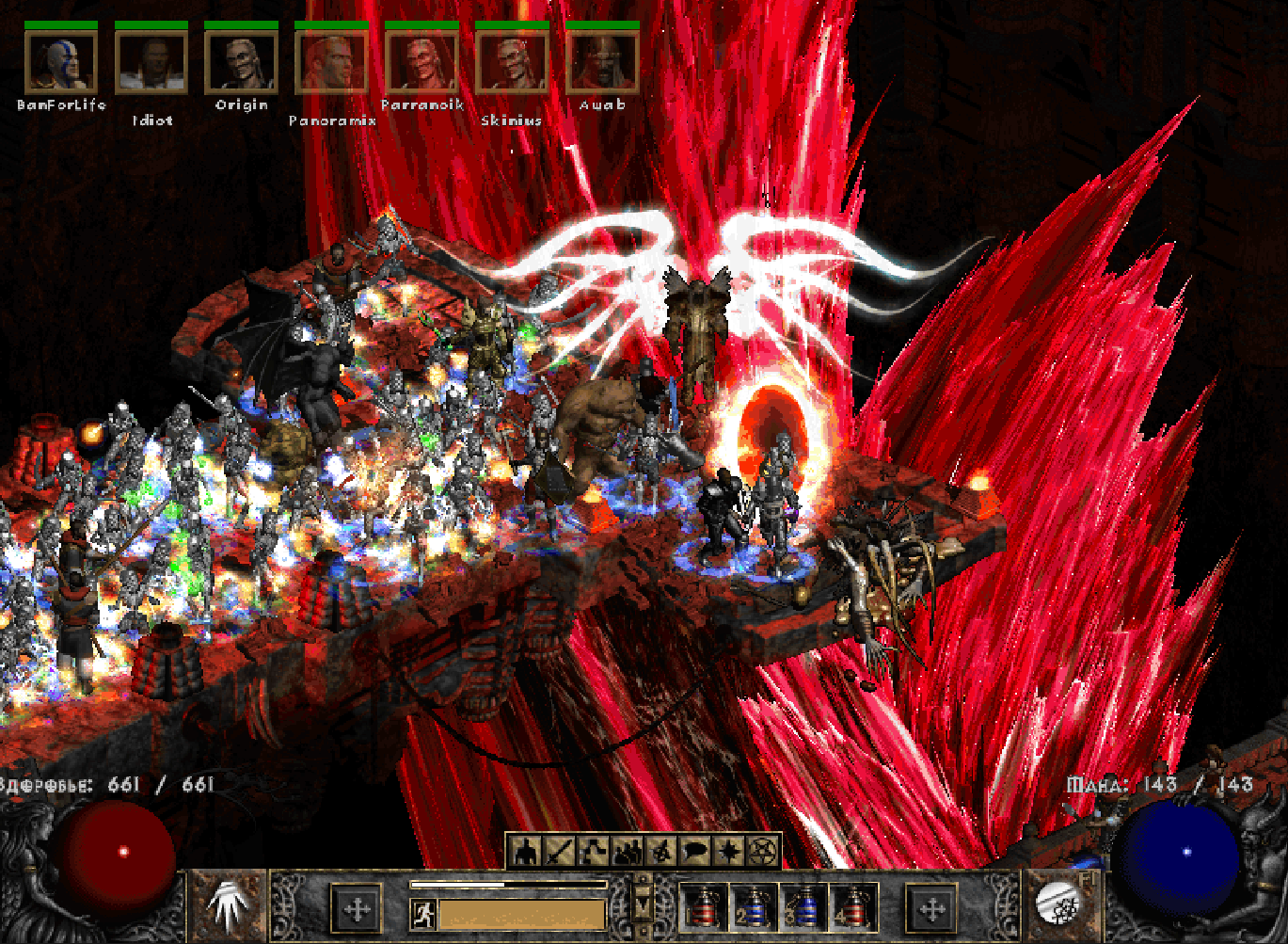Select BamForLife's party portrait
This screenshot has width=1288, height=944.
(x=61, y=62)
